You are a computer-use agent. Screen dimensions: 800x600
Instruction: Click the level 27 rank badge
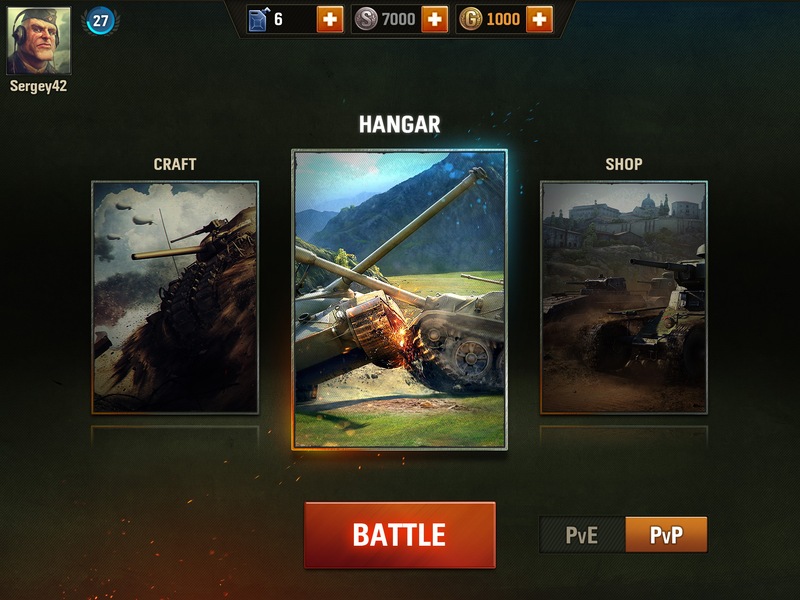tap(100, 20)
